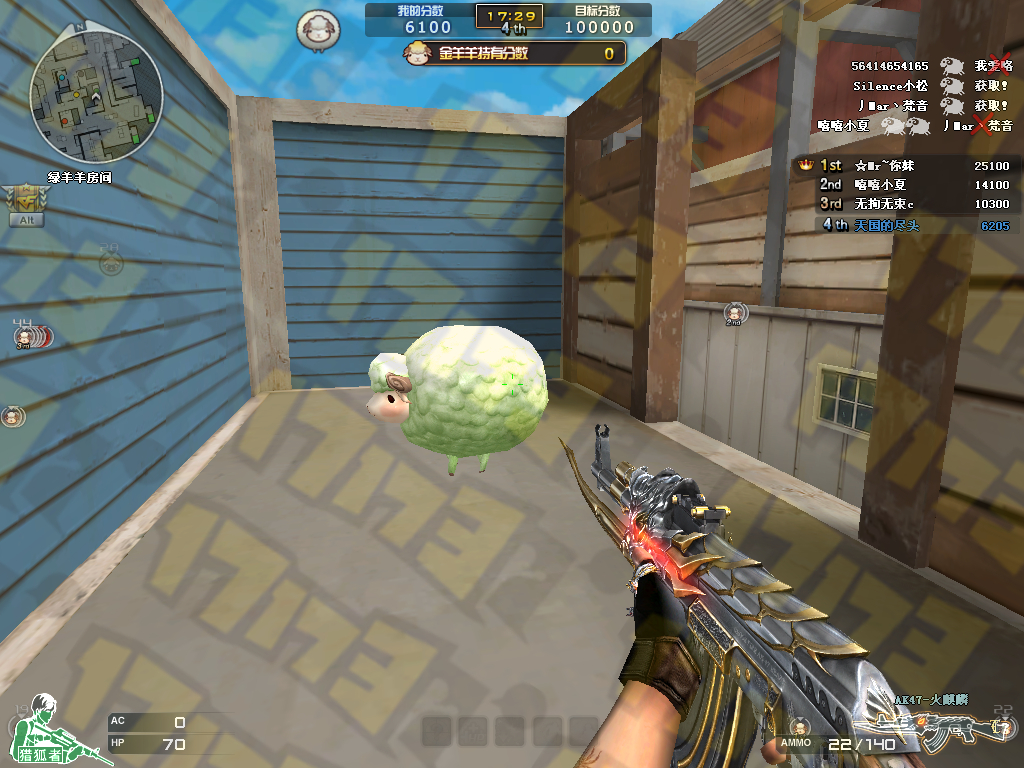
Task: Select 嘻嘻小夏 in the 2nd place row
Action: (880, 185)
